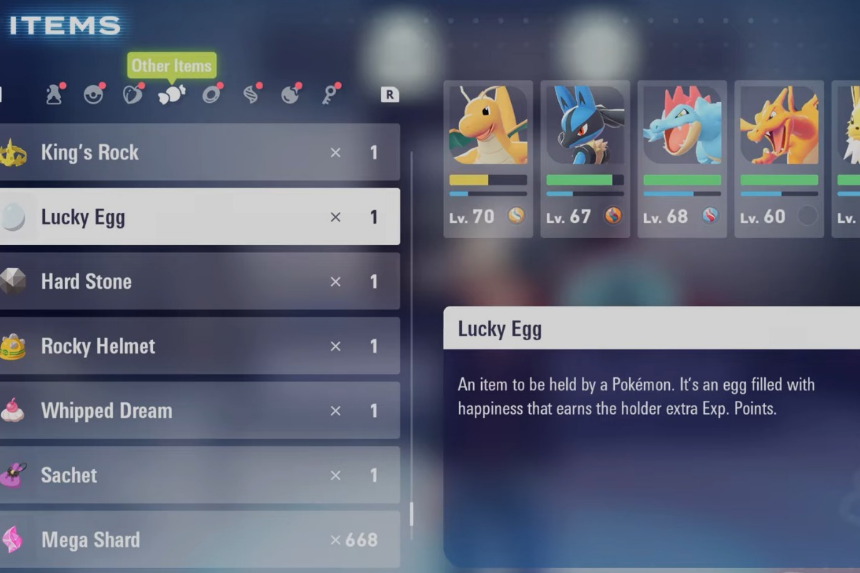The height and width of the screenshot is (573, 860).
Task: Open the ring-shaped icon tab
Action: click(211, 95)
